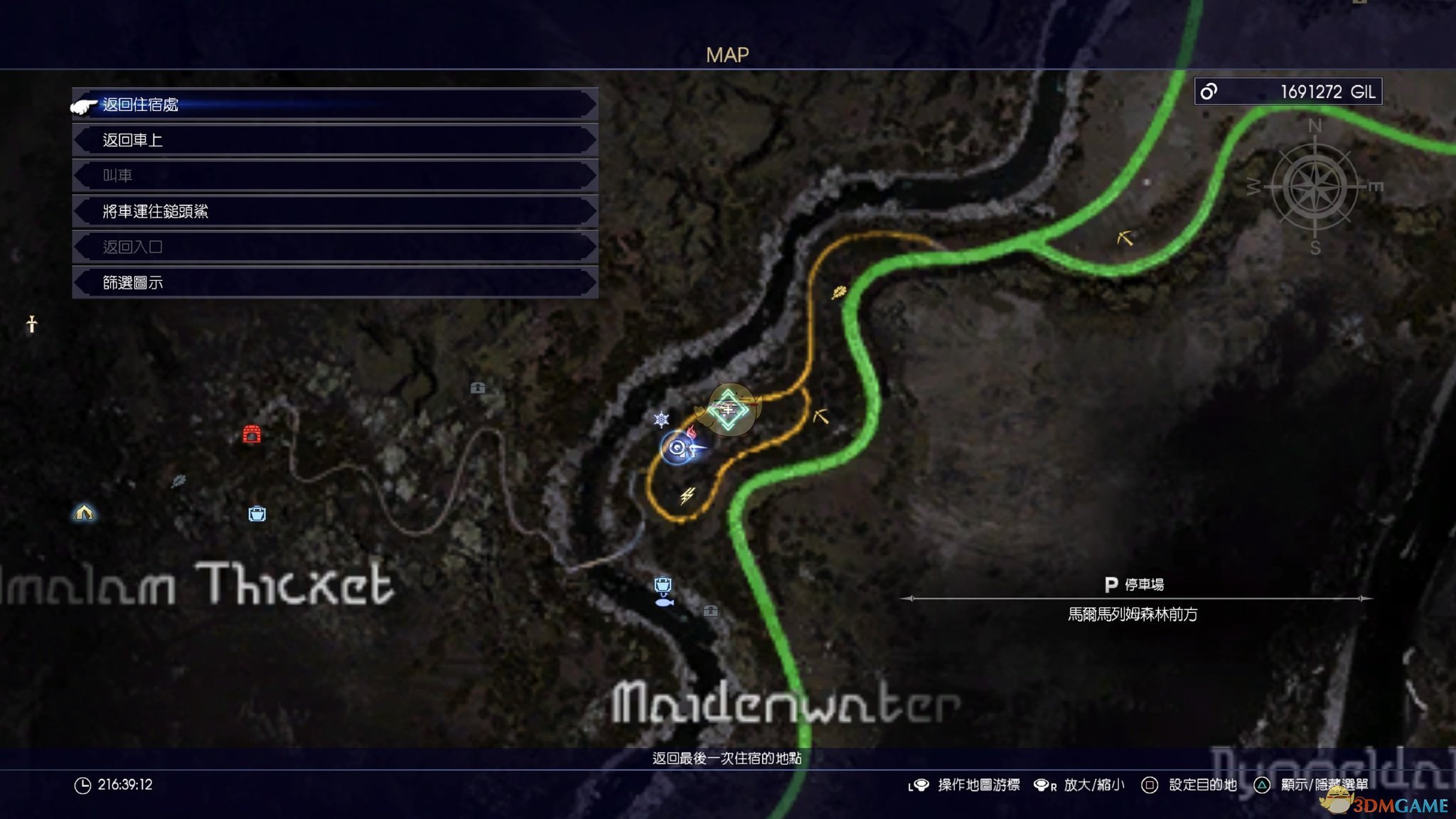The width and height of the screenshot is (1456, 819).
Task: Click the greyed-out 叫車 entry
Action: (x=334, y=176)
